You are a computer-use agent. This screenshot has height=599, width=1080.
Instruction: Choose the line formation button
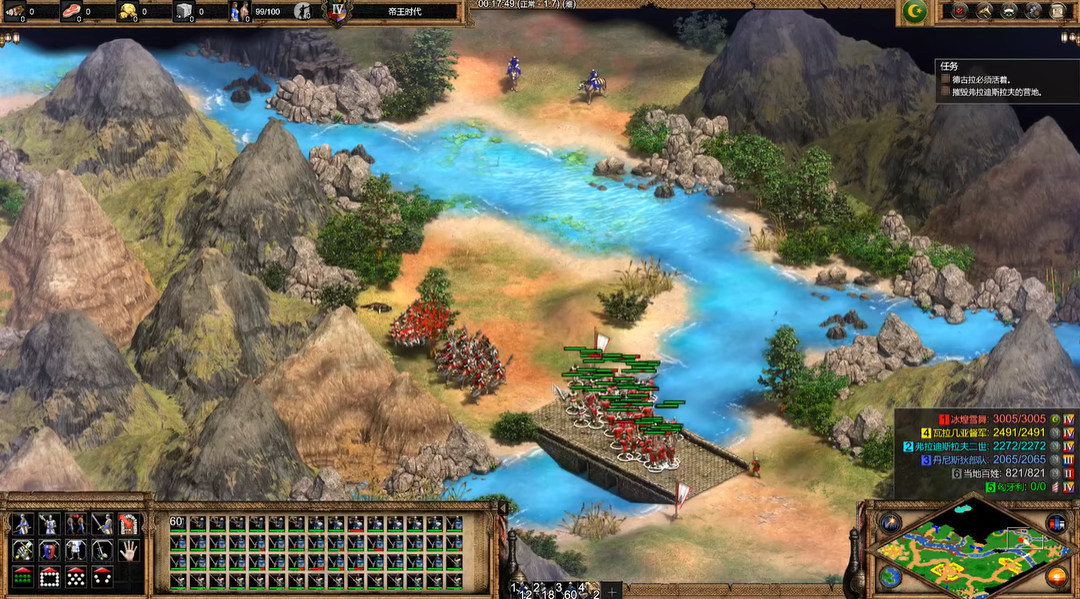click(22, 577)
